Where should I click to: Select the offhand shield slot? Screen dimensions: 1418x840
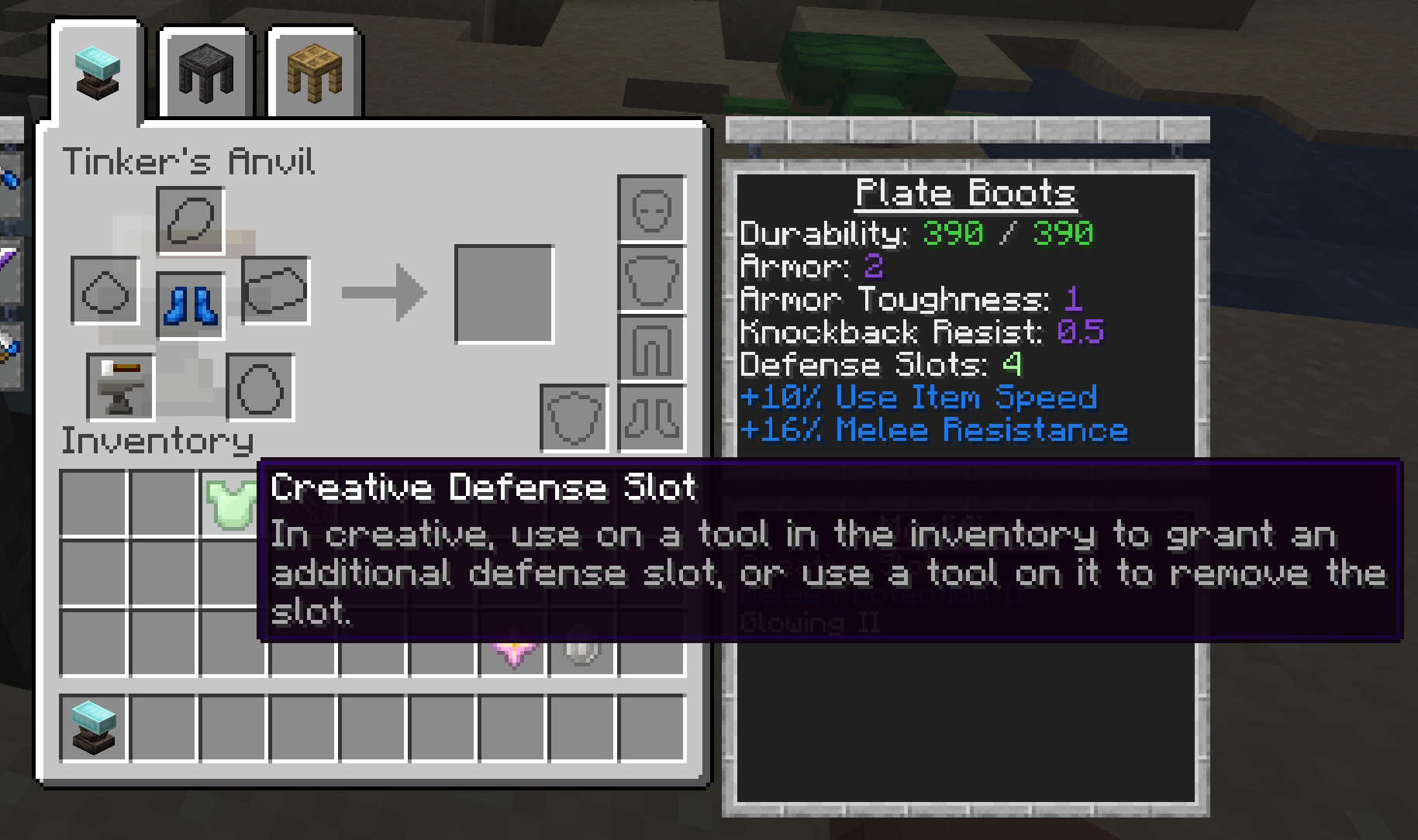click(574, 418)
